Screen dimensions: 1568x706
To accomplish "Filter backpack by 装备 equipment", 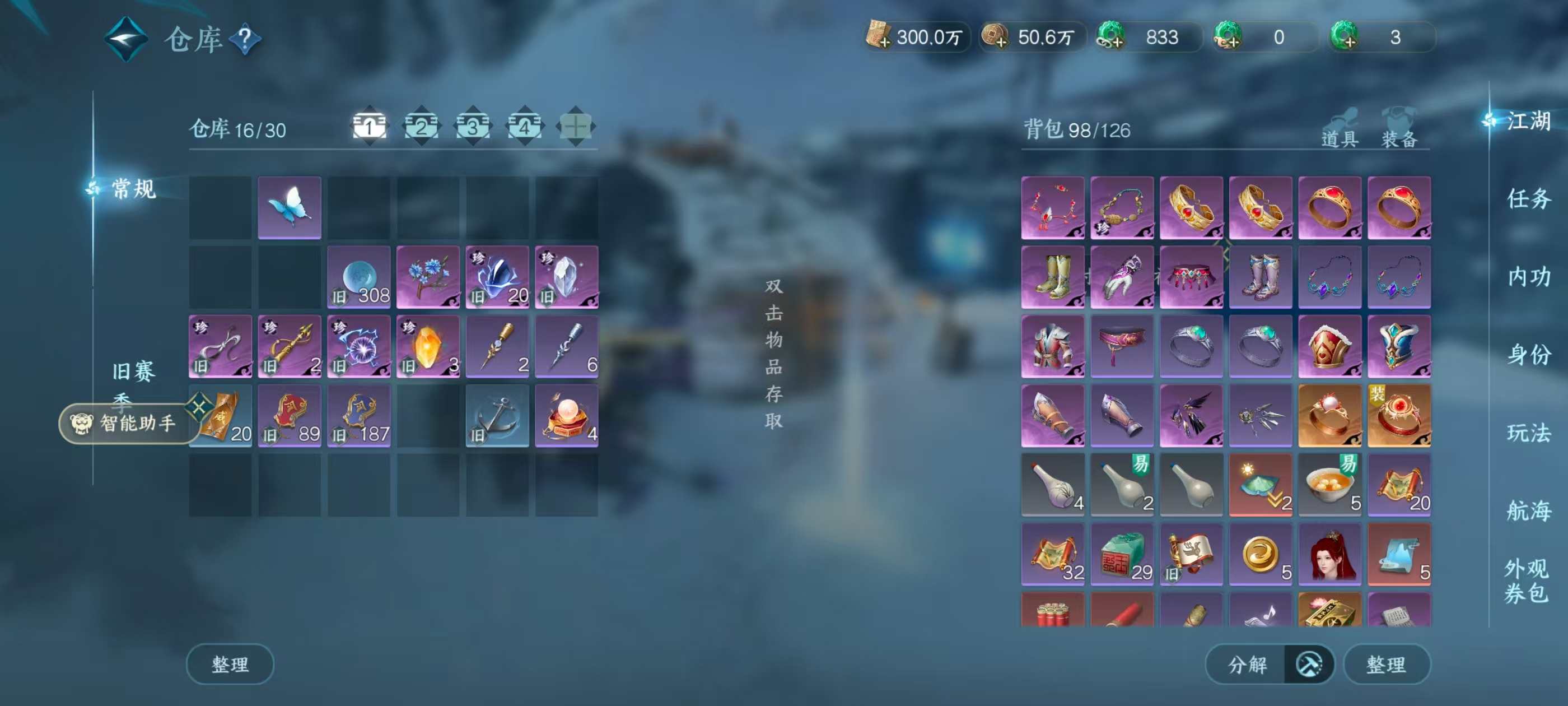I will (1399, 129).
